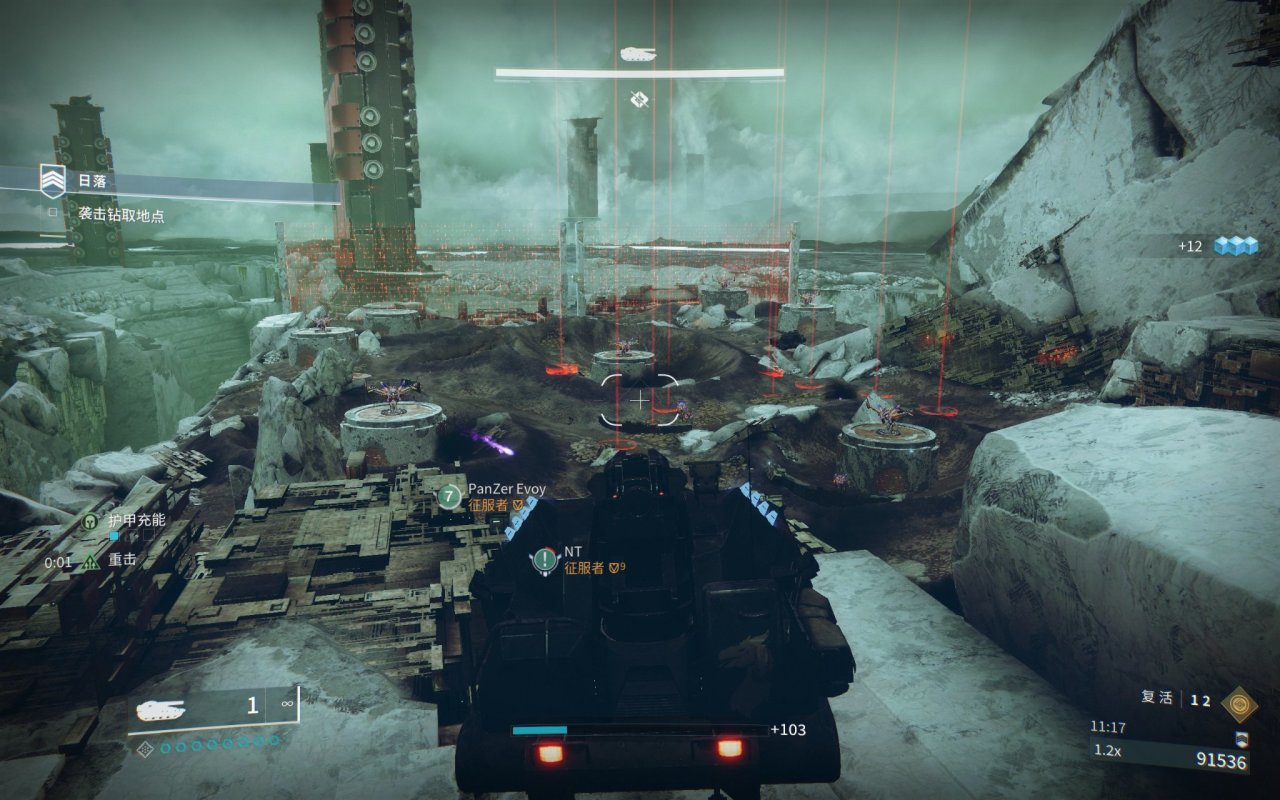1280x800 pixels.
Task: Click the 复活 revive token emblem
Action: (1239, 704)
